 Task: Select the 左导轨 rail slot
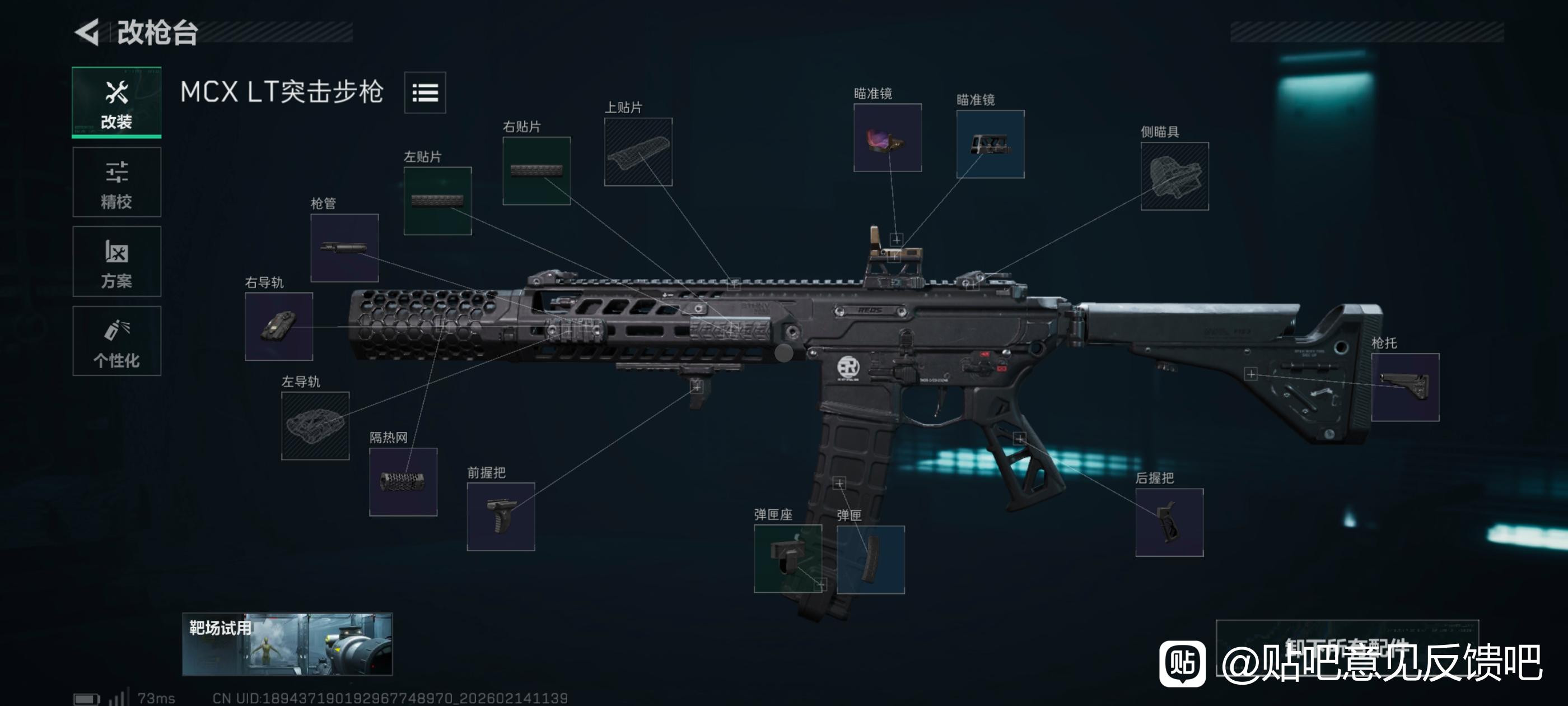pyautogui.click(x=315, y=426)
